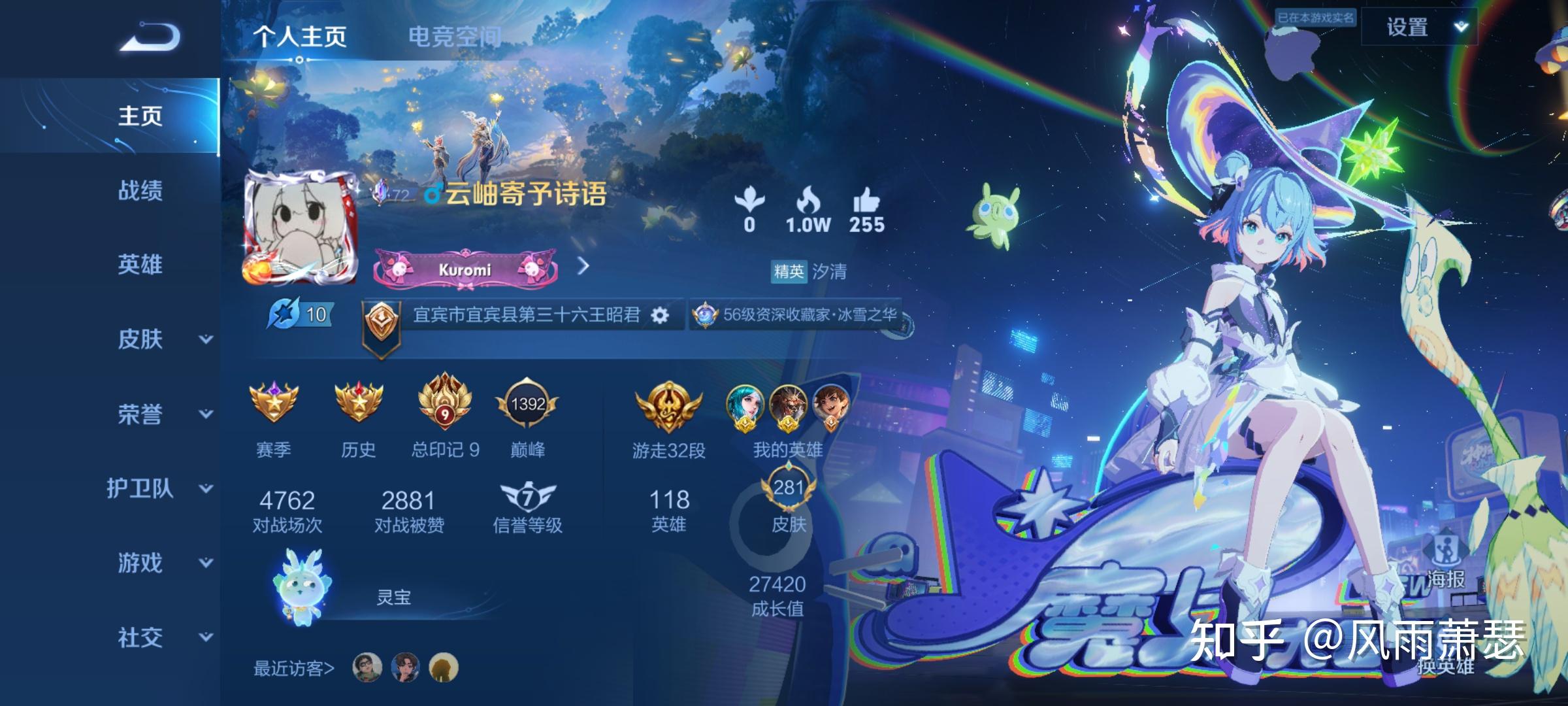Open the 战绩 sidebar section
The image size is (1568, 706).
point(140,191)
